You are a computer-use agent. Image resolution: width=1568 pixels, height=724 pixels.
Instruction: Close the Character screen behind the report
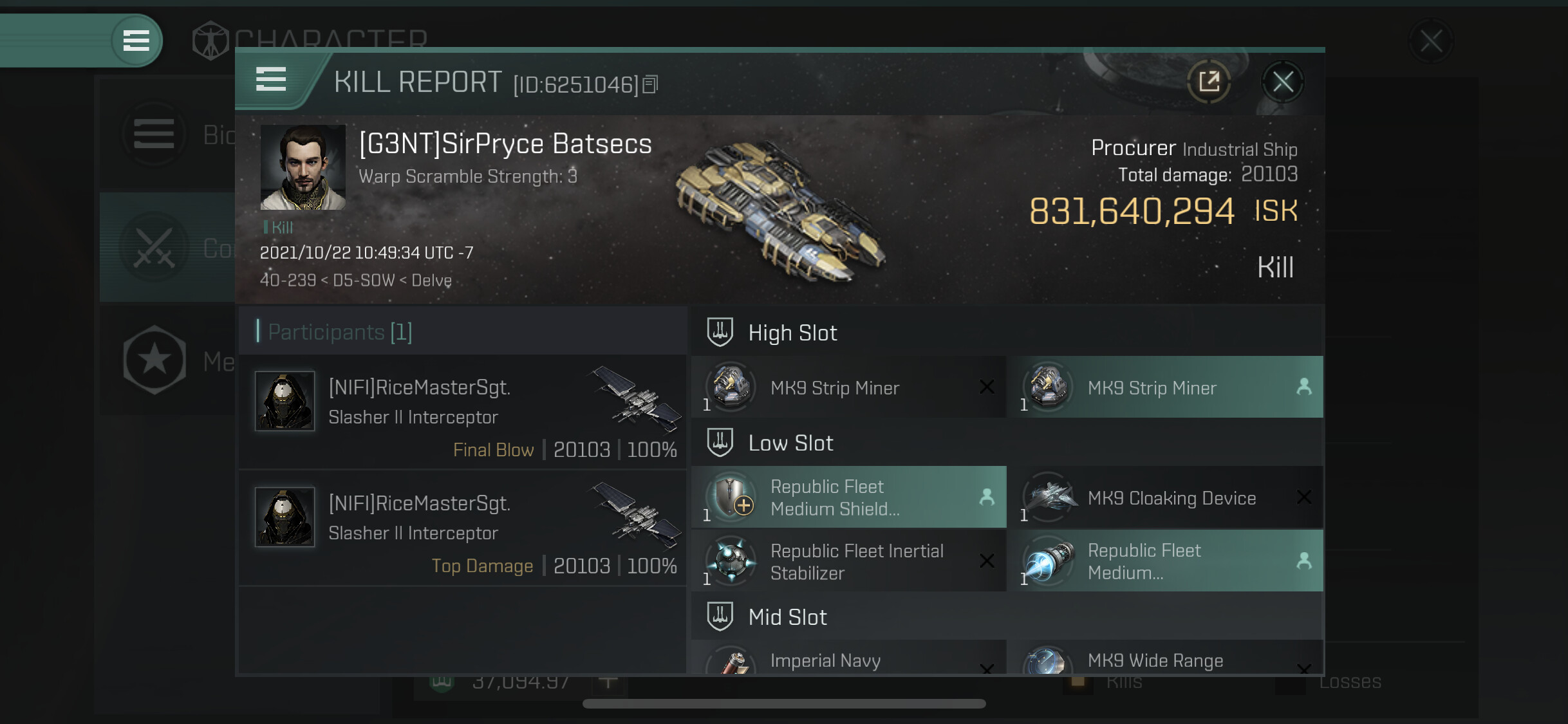[x=1430, y=41]
